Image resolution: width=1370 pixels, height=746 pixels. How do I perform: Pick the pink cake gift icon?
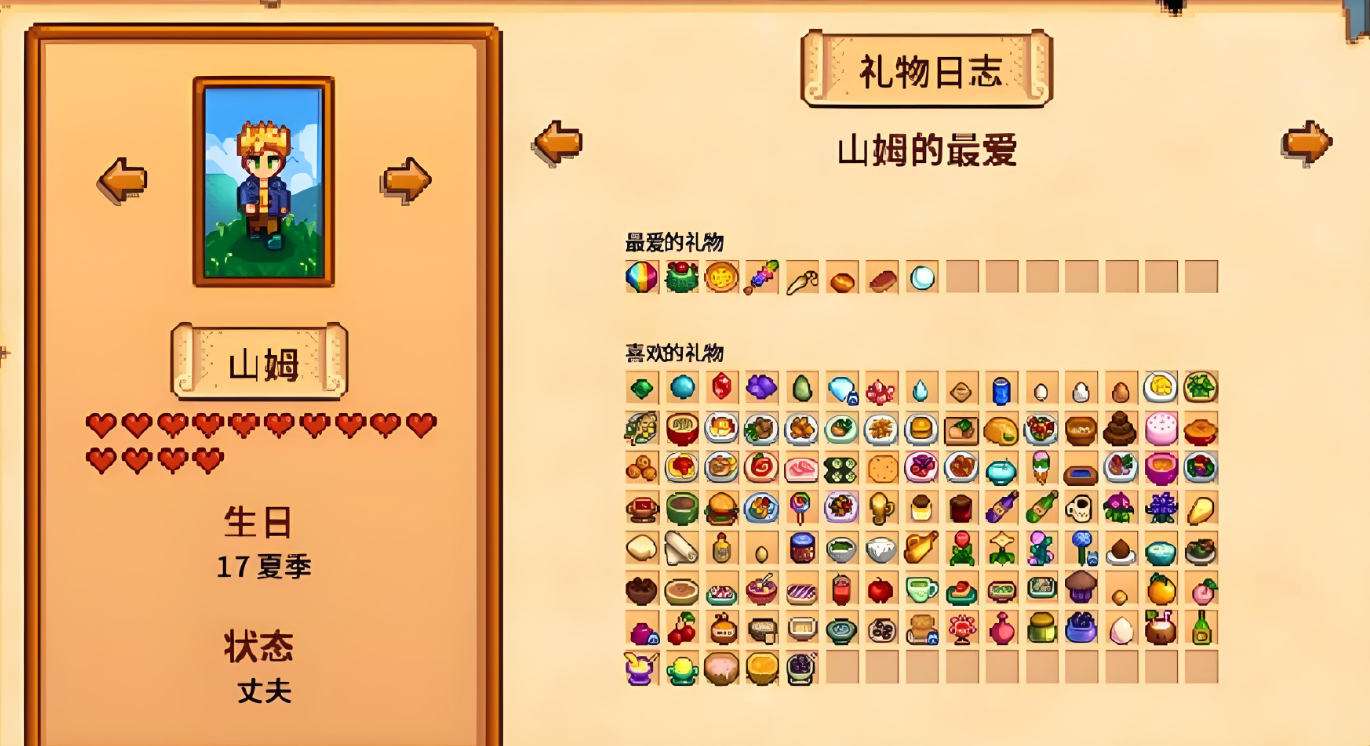1160,429
